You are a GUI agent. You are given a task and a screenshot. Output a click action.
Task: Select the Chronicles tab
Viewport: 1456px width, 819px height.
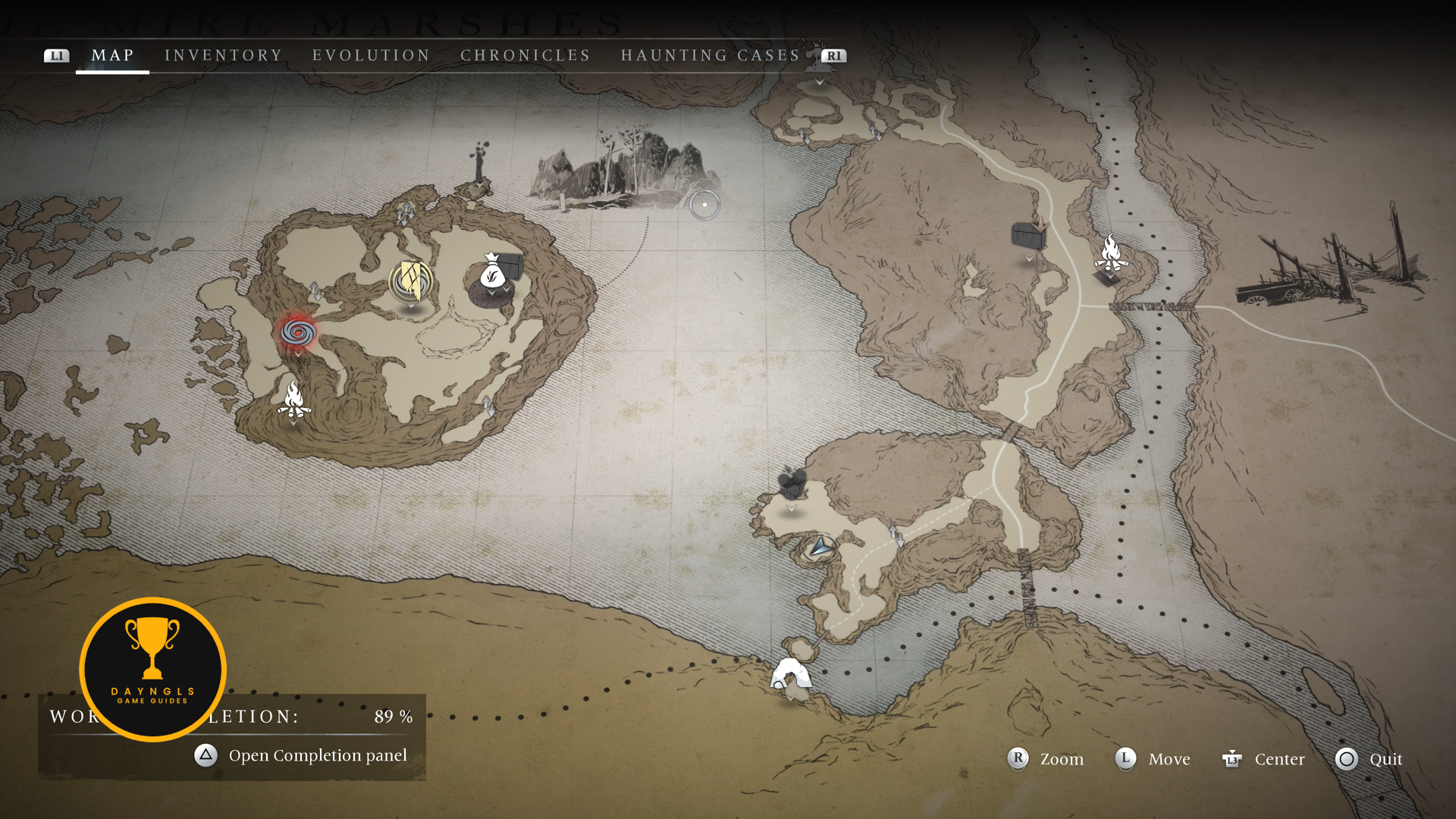(x=526, y=55)
